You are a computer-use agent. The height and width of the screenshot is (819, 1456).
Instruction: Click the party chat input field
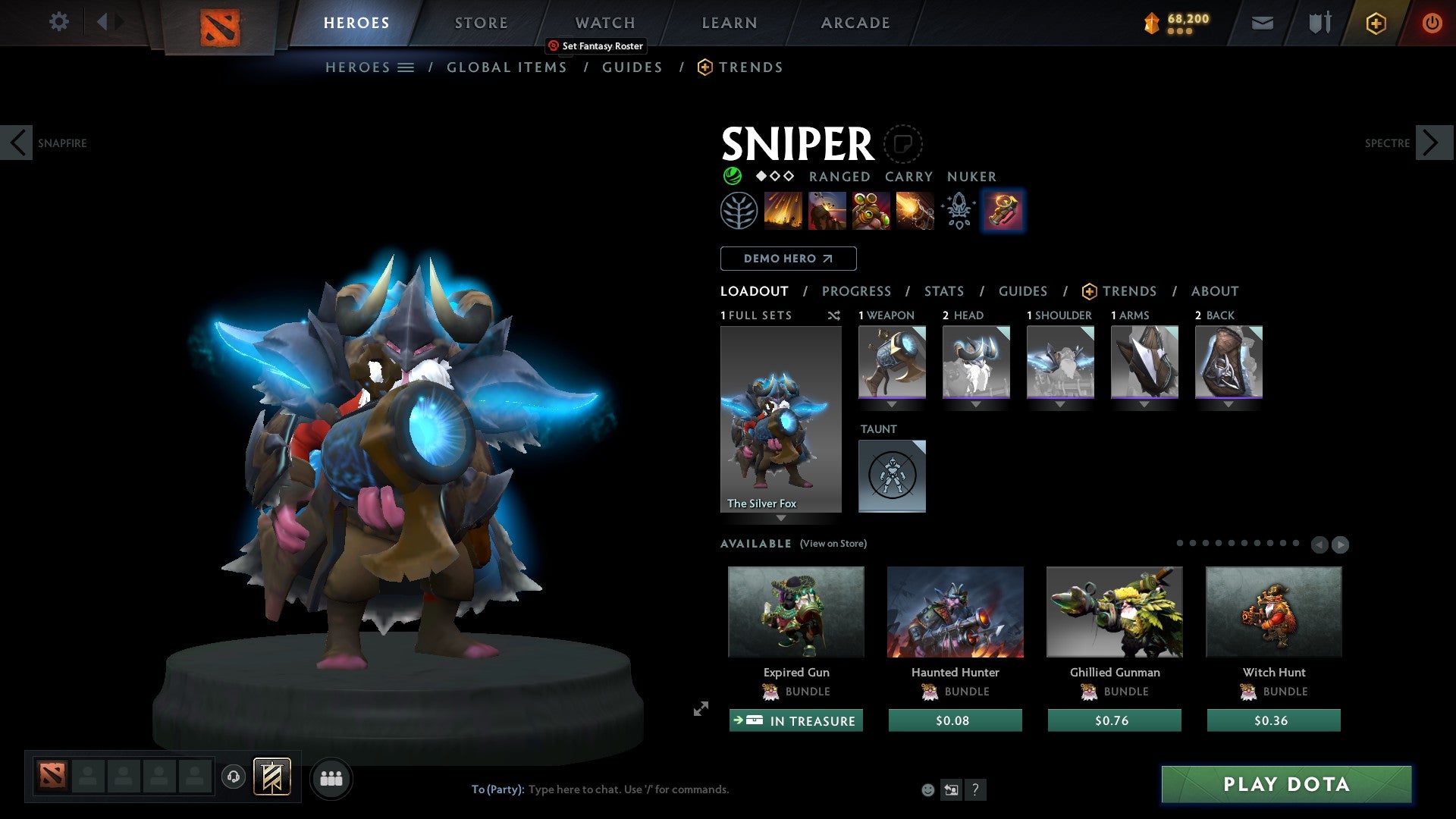click(622, 789)
